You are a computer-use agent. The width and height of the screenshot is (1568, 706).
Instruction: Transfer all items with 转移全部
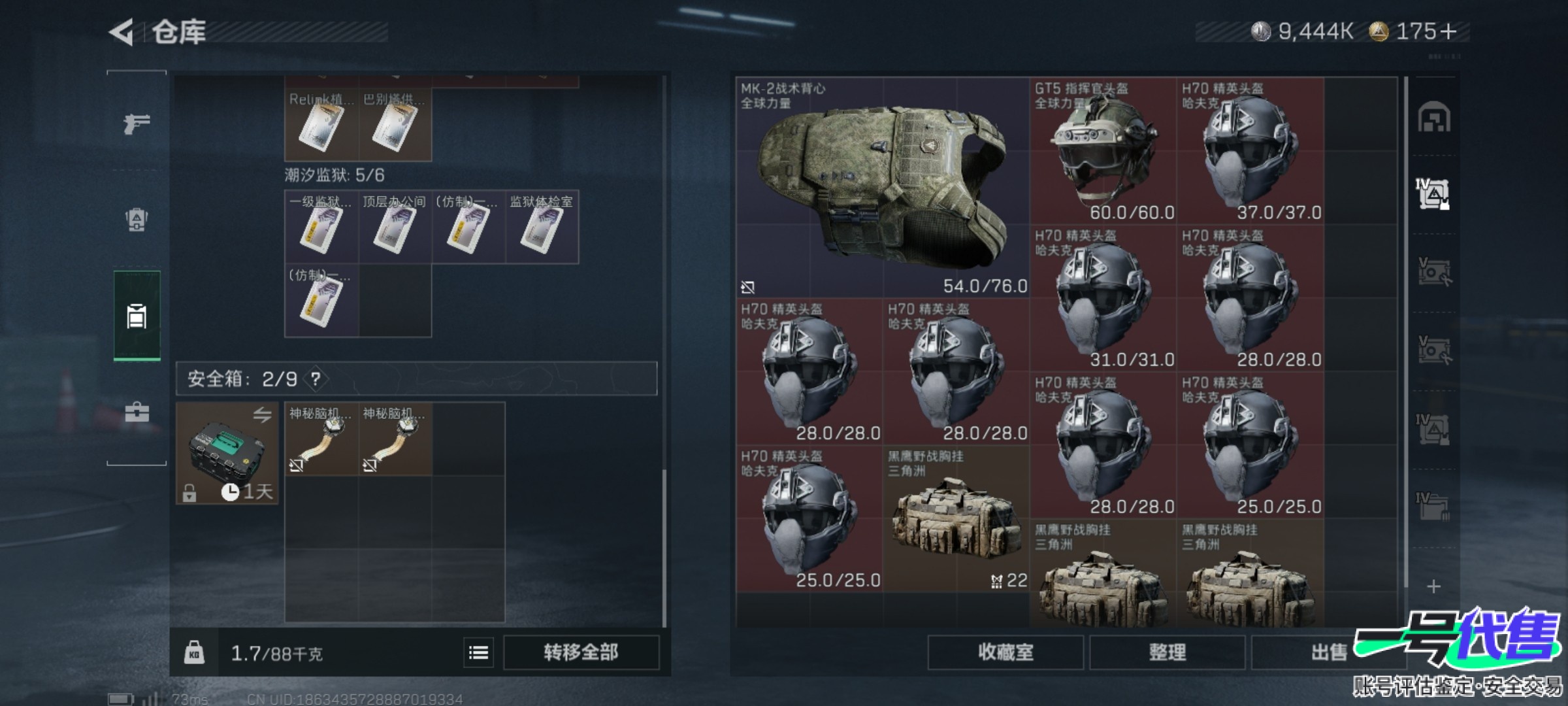[581, 652]
